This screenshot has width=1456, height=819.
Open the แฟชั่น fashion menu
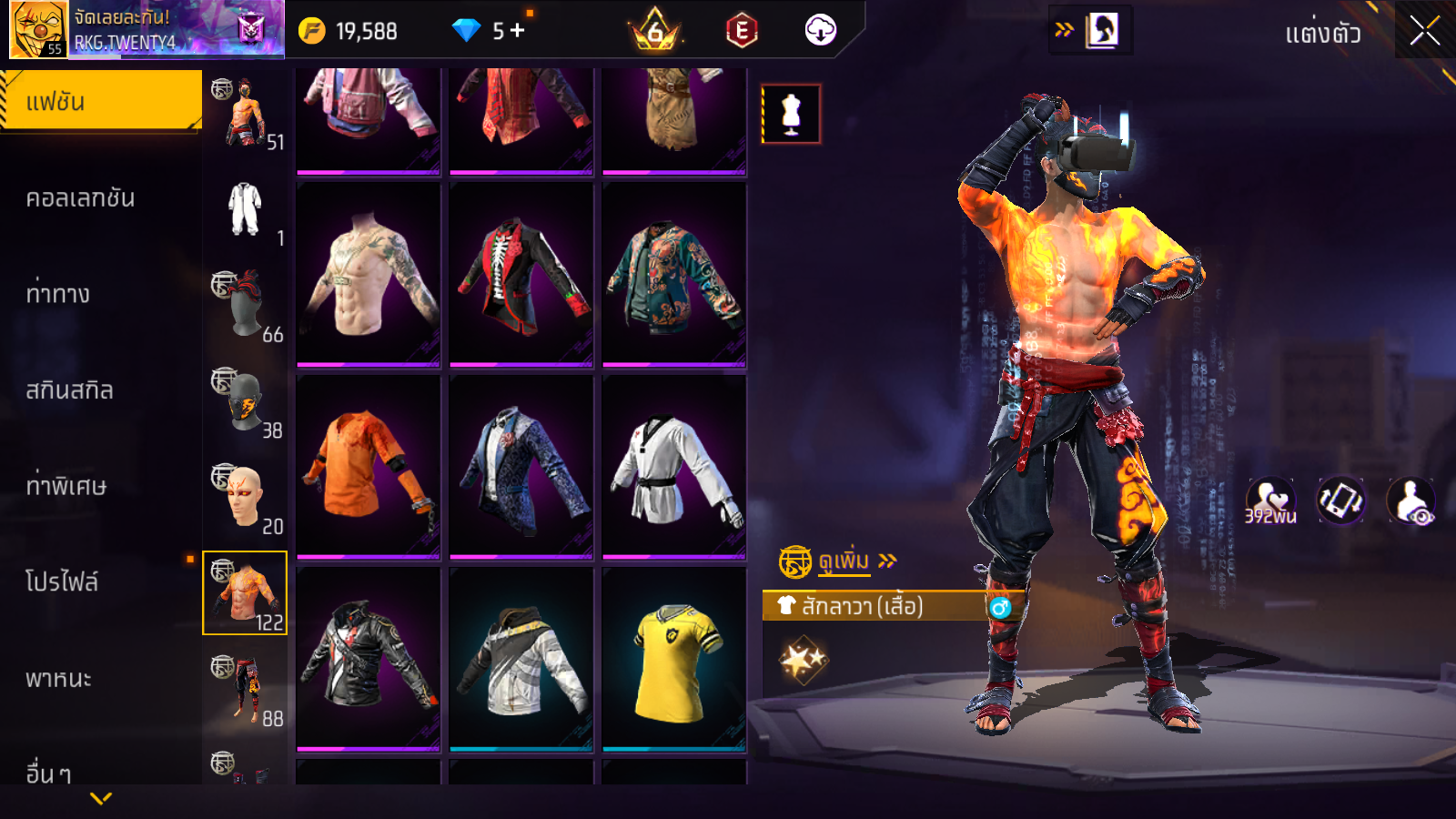[x=101, y=102]
